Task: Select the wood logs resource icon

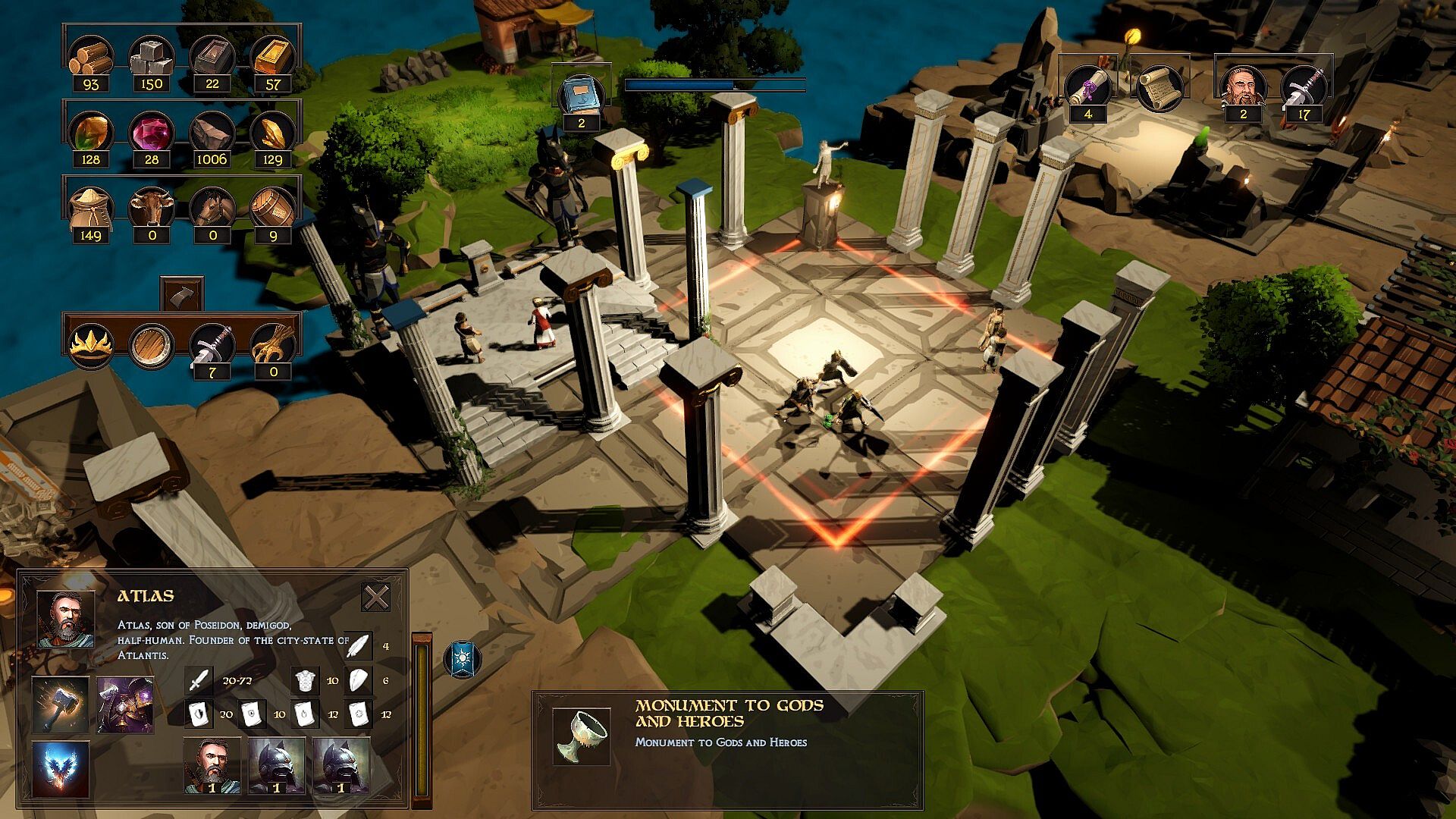Action: 91,58
